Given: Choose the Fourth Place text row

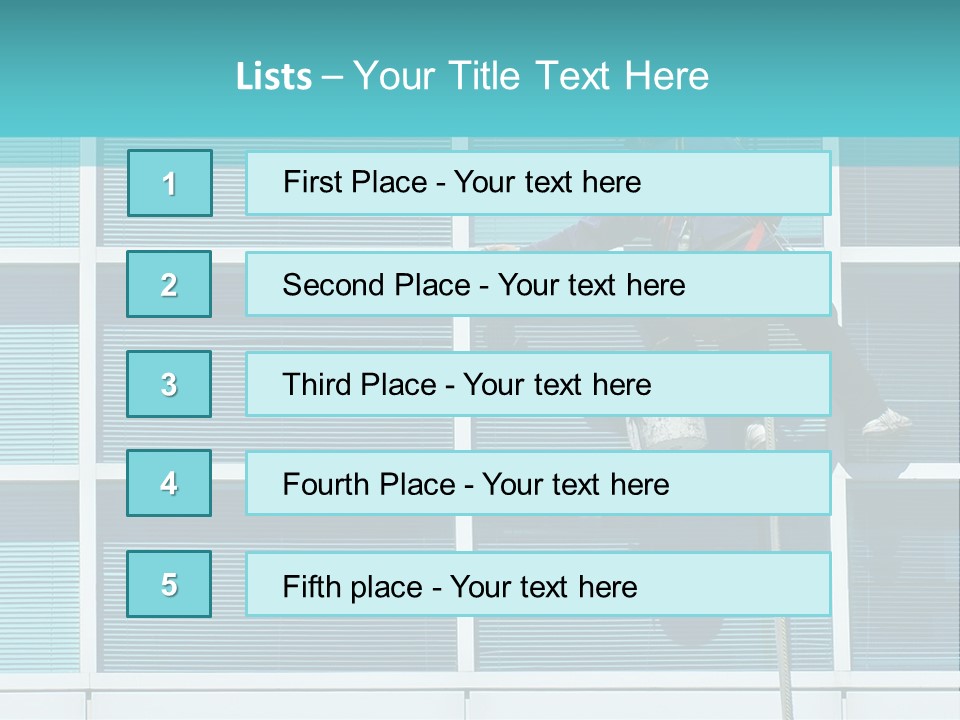Looking at the screenshot, I should click(x=538, y=483).
